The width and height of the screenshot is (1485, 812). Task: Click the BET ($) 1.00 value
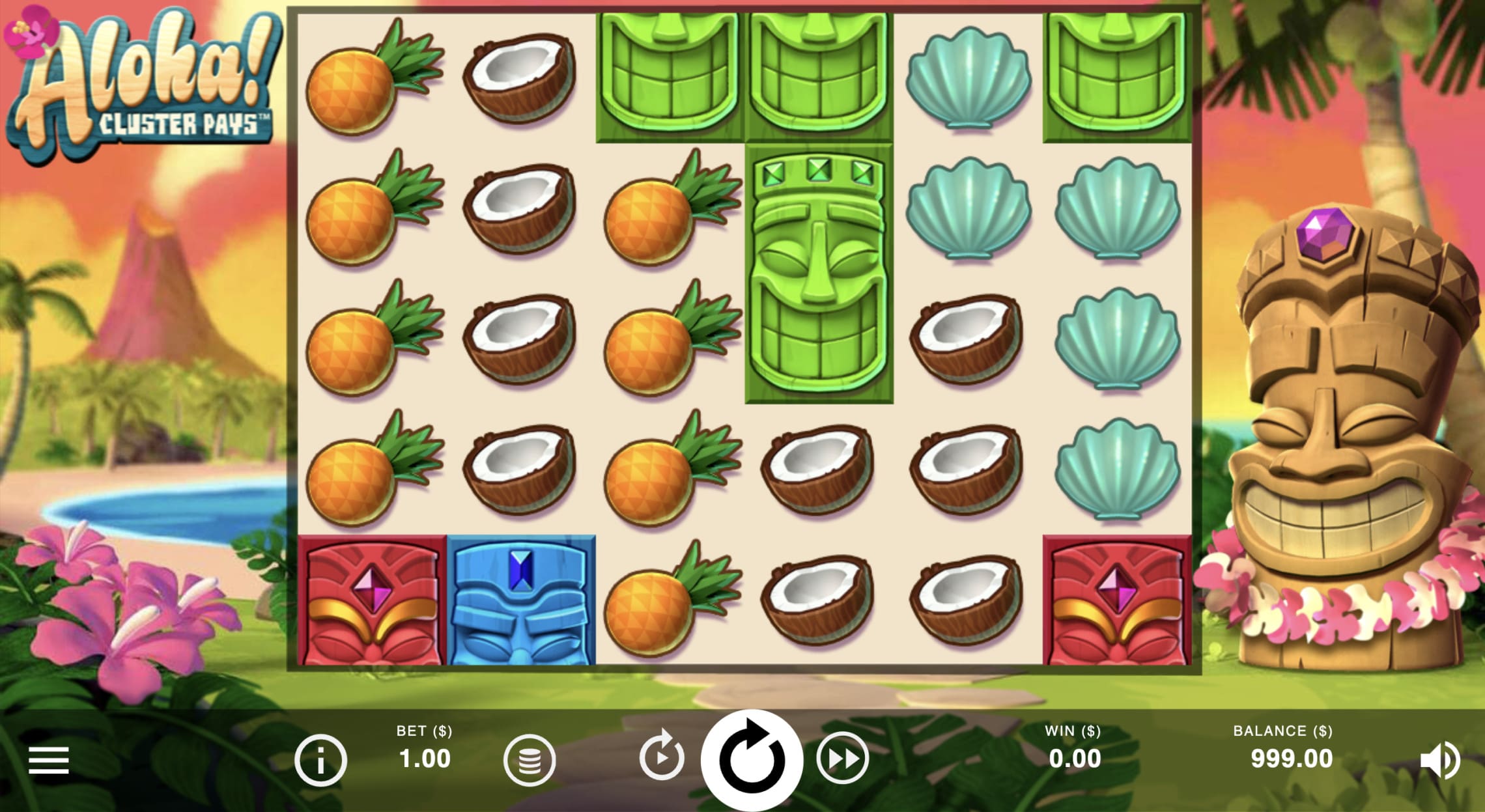[427, 757]
